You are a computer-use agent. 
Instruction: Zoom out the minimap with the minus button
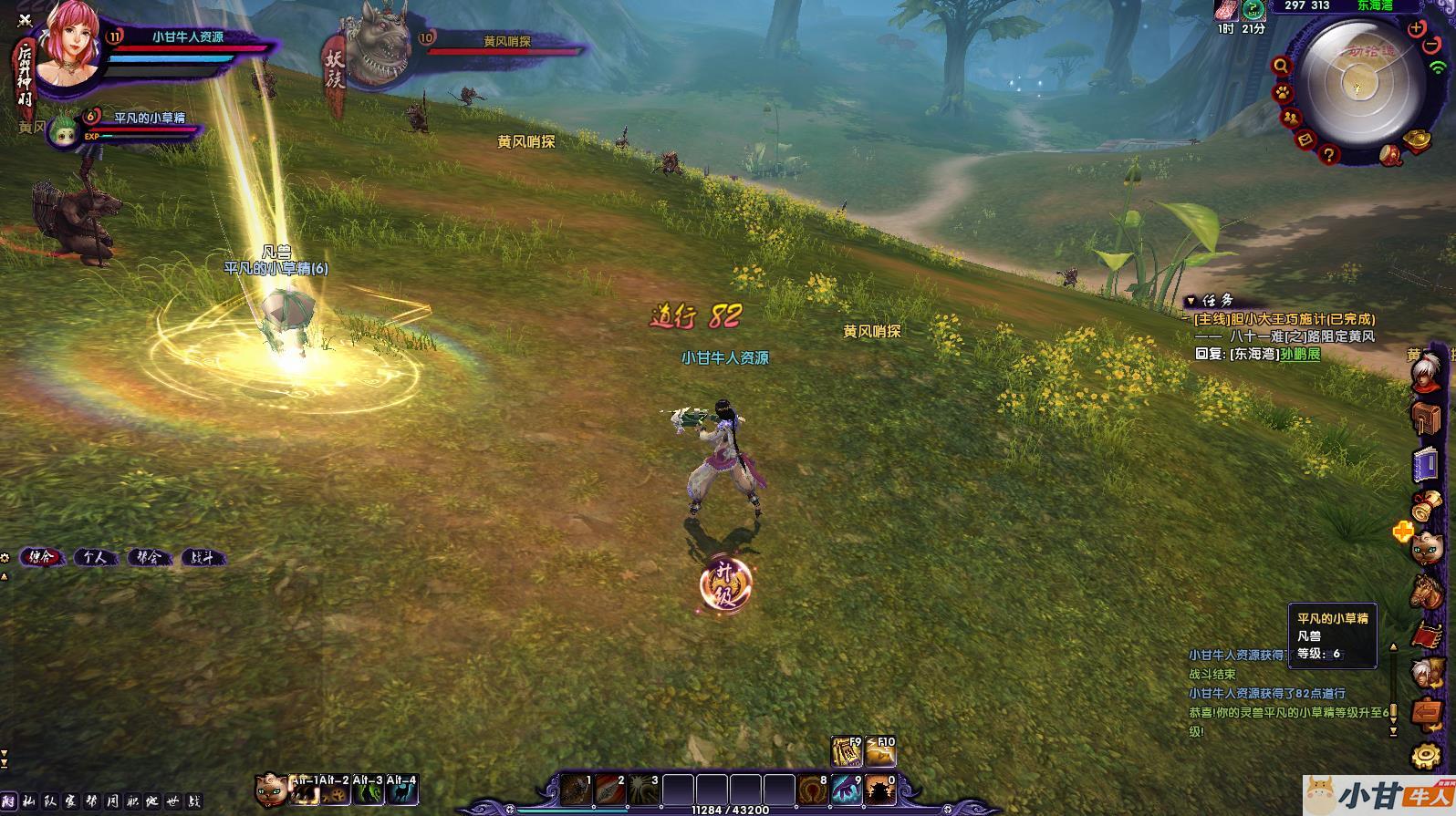(x=1433, y=46)
